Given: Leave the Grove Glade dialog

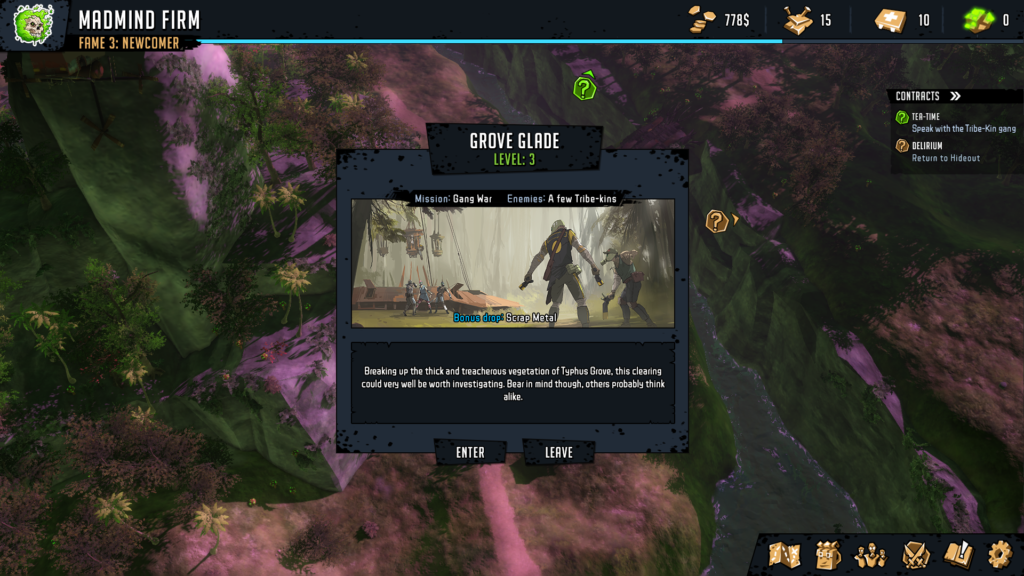Looking at the screenshot, I should point(559,453).
